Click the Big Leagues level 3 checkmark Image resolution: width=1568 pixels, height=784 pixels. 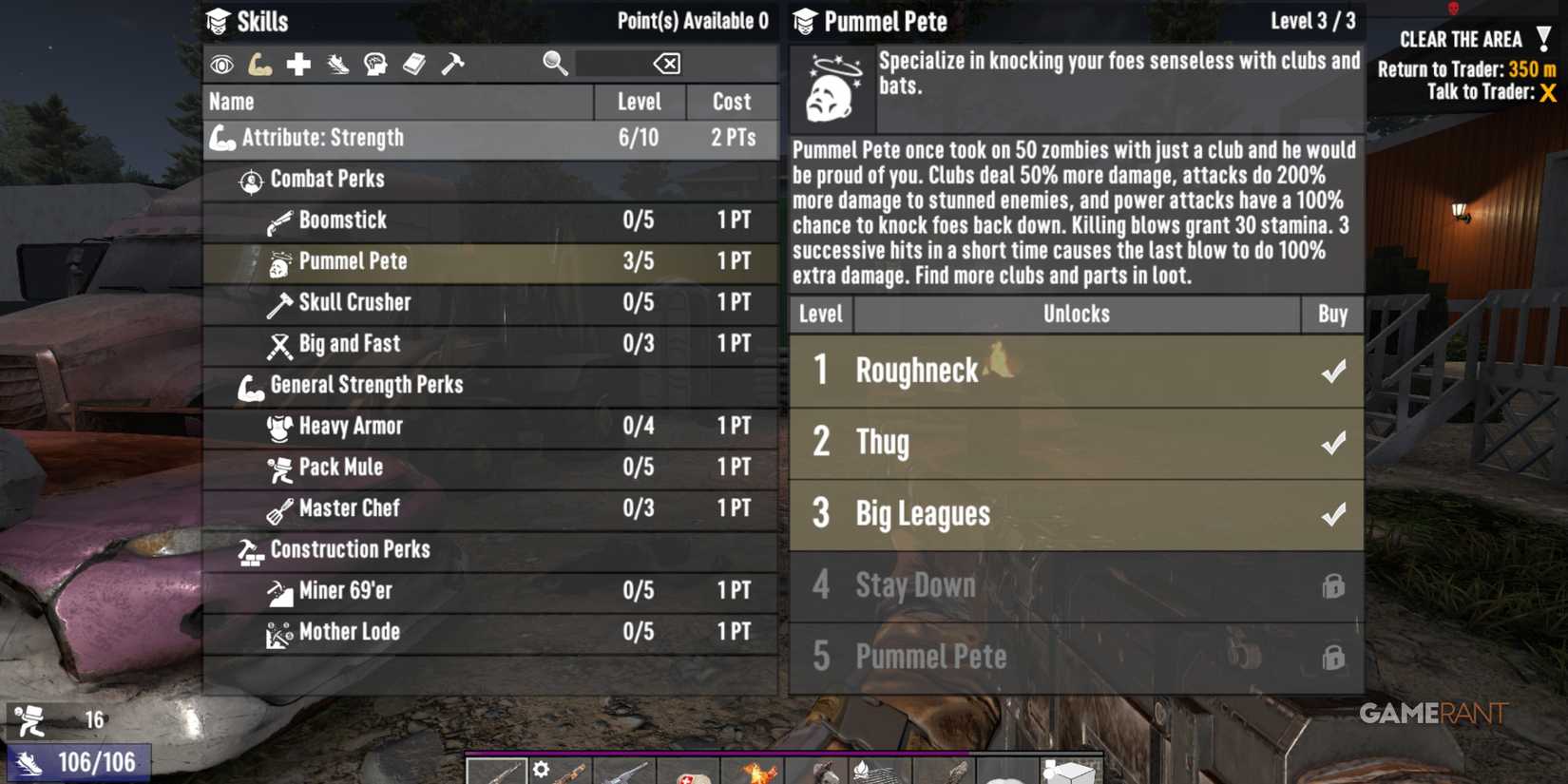coord(1334,513)
